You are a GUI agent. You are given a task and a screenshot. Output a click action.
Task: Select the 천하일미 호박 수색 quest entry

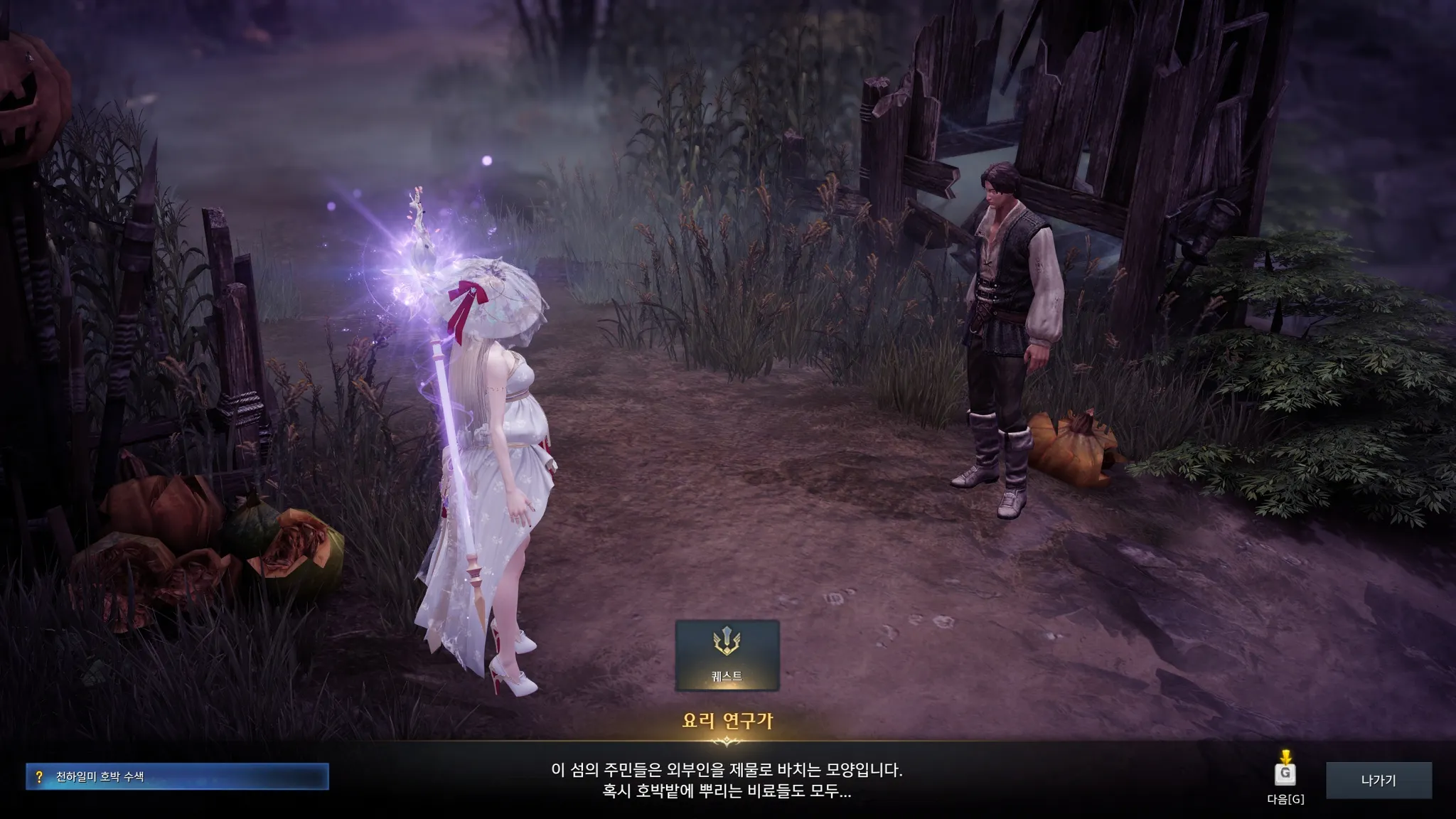click(177, 776)
